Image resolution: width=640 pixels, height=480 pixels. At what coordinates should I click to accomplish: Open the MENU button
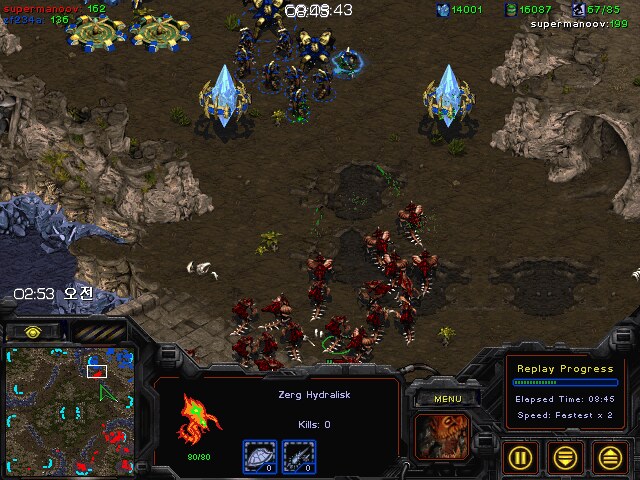(x=447, y=399)
